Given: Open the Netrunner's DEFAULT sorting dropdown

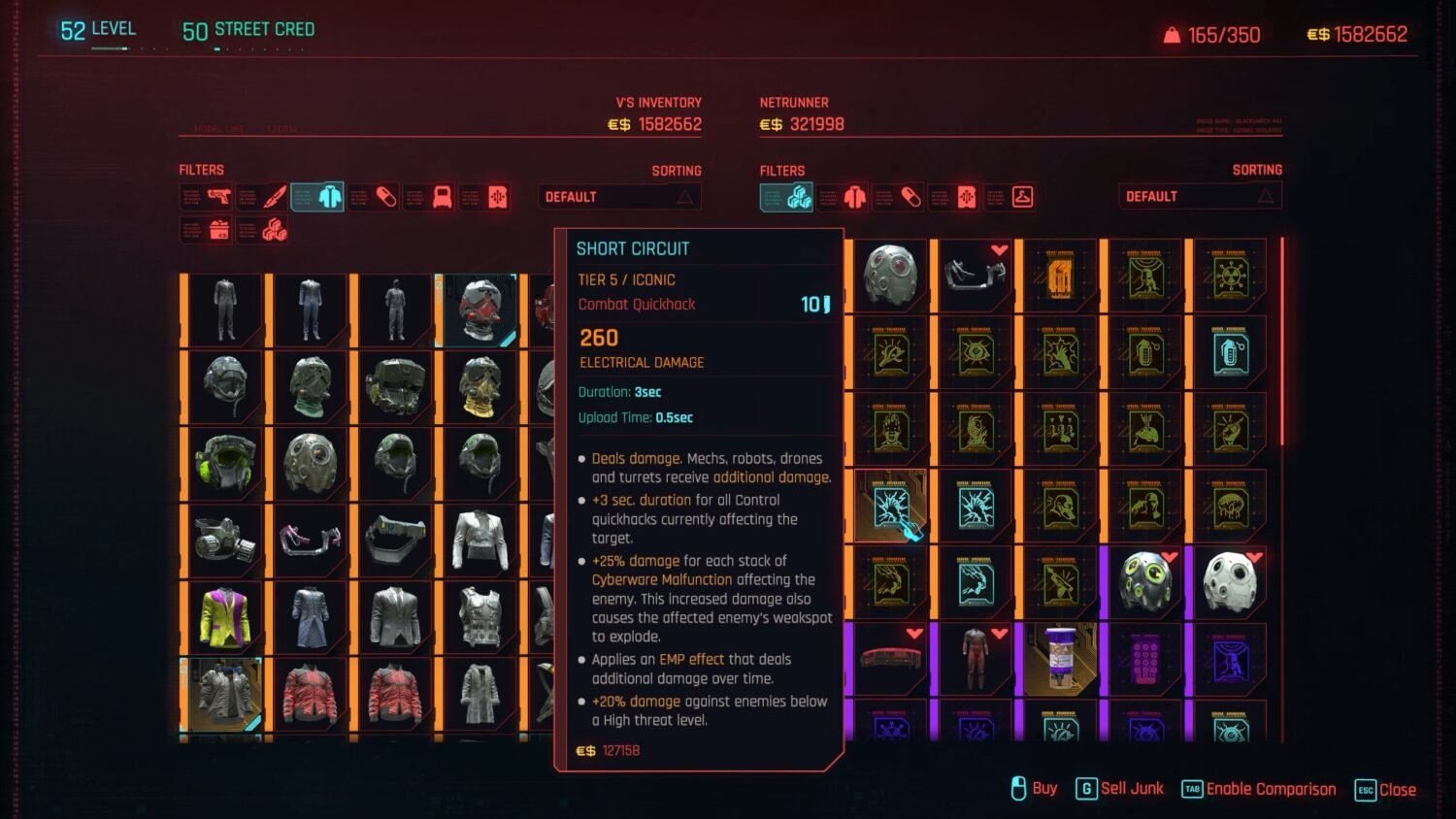Looking at the screenshot, I should 1199,196.
